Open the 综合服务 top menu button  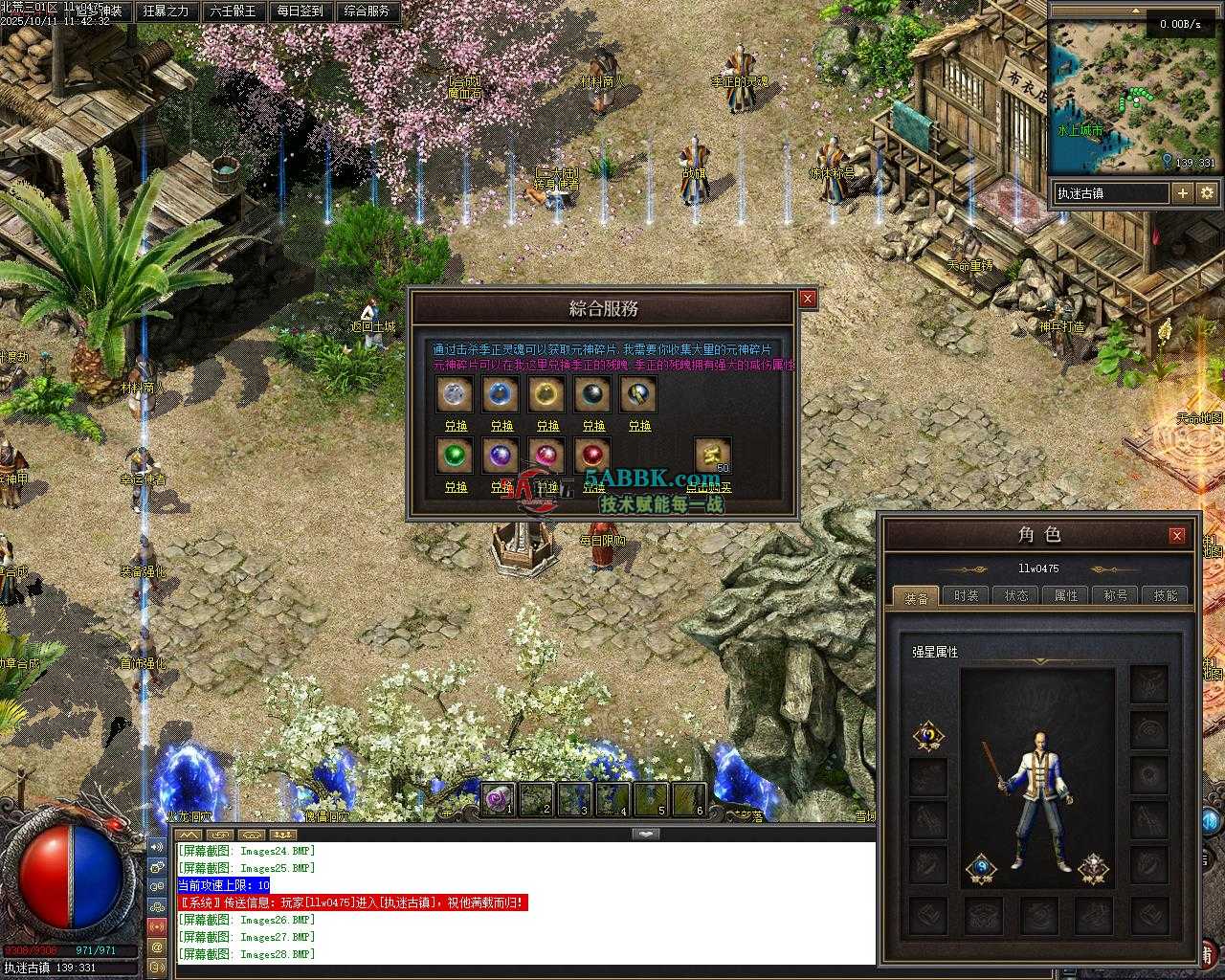point(367,11)
